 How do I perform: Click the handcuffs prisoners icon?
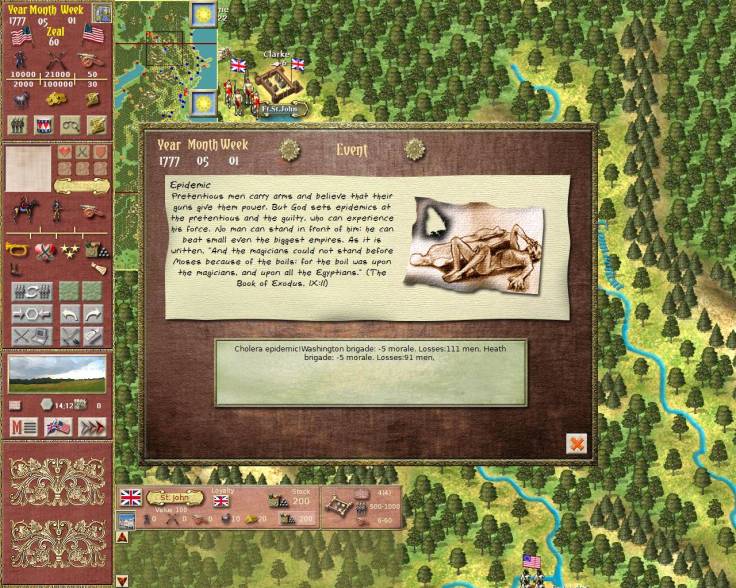(70, 124)
